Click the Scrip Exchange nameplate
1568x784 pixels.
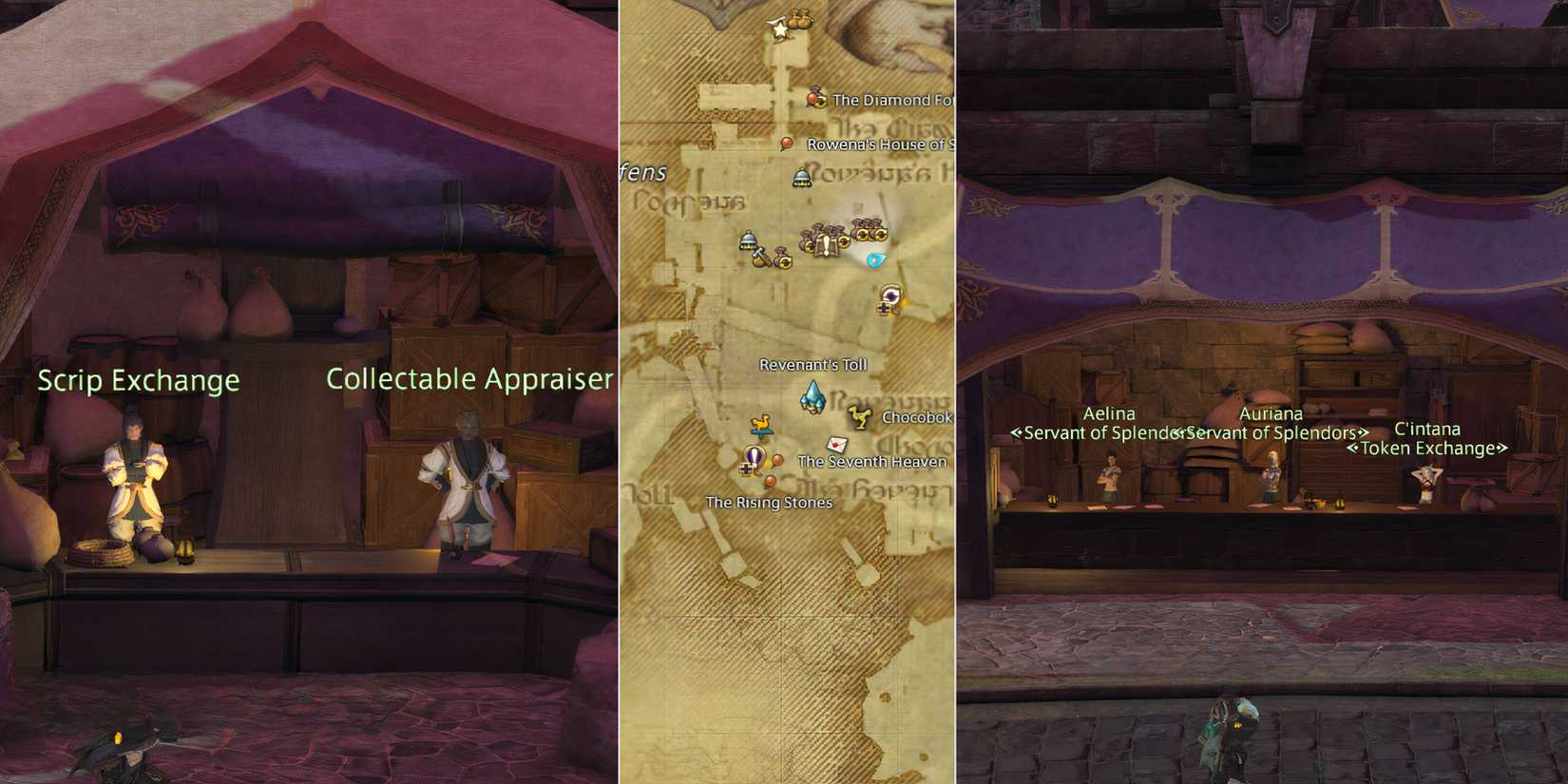pyautogui.click(x=139, y=380)
